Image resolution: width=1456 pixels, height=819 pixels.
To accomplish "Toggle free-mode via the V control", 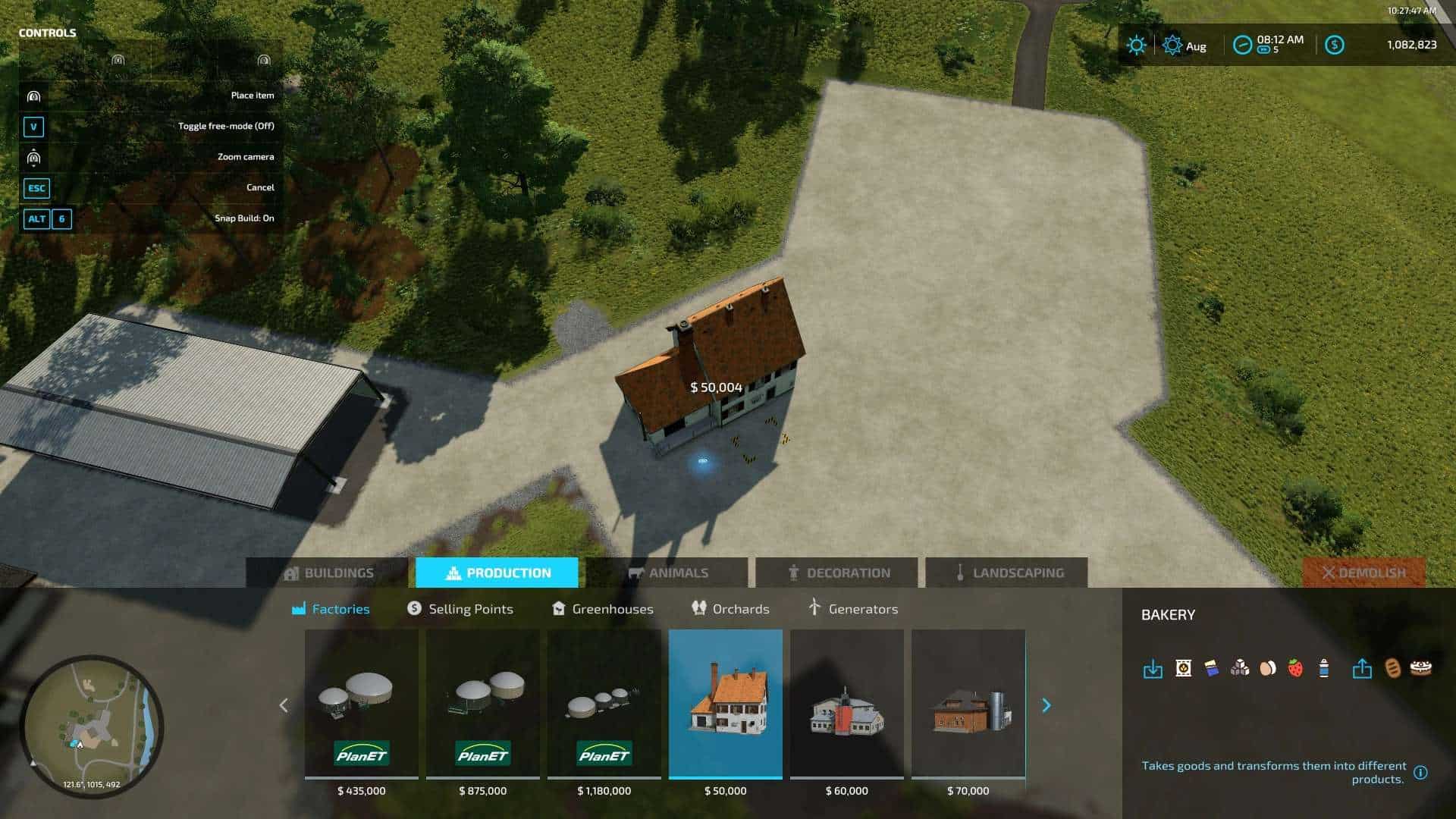I will (x=33, y=127).
